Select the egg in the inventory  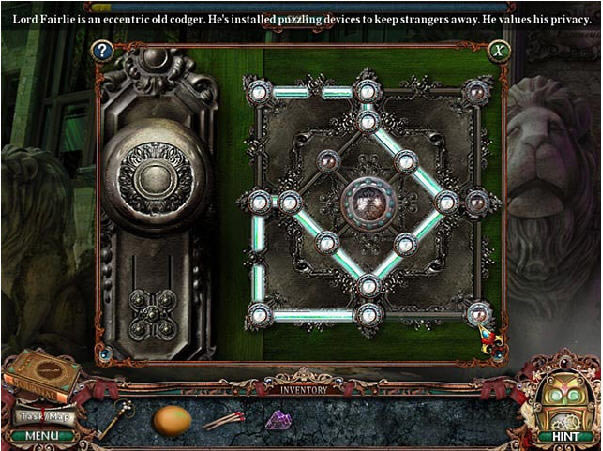pos(172,419)
